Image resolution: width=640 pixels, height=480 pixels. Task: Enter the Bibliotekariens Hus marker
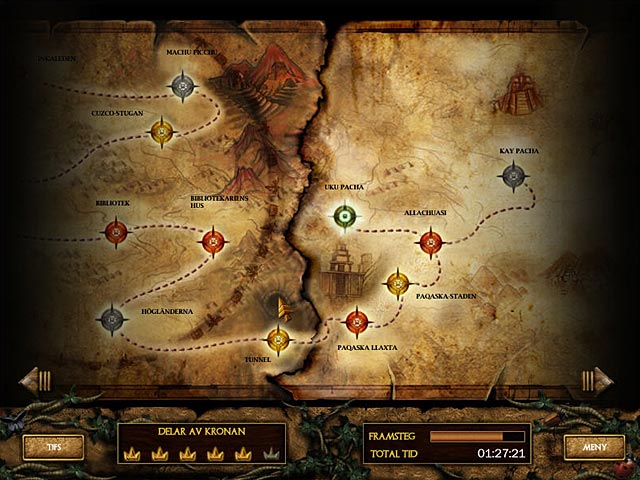pos(213,241)
